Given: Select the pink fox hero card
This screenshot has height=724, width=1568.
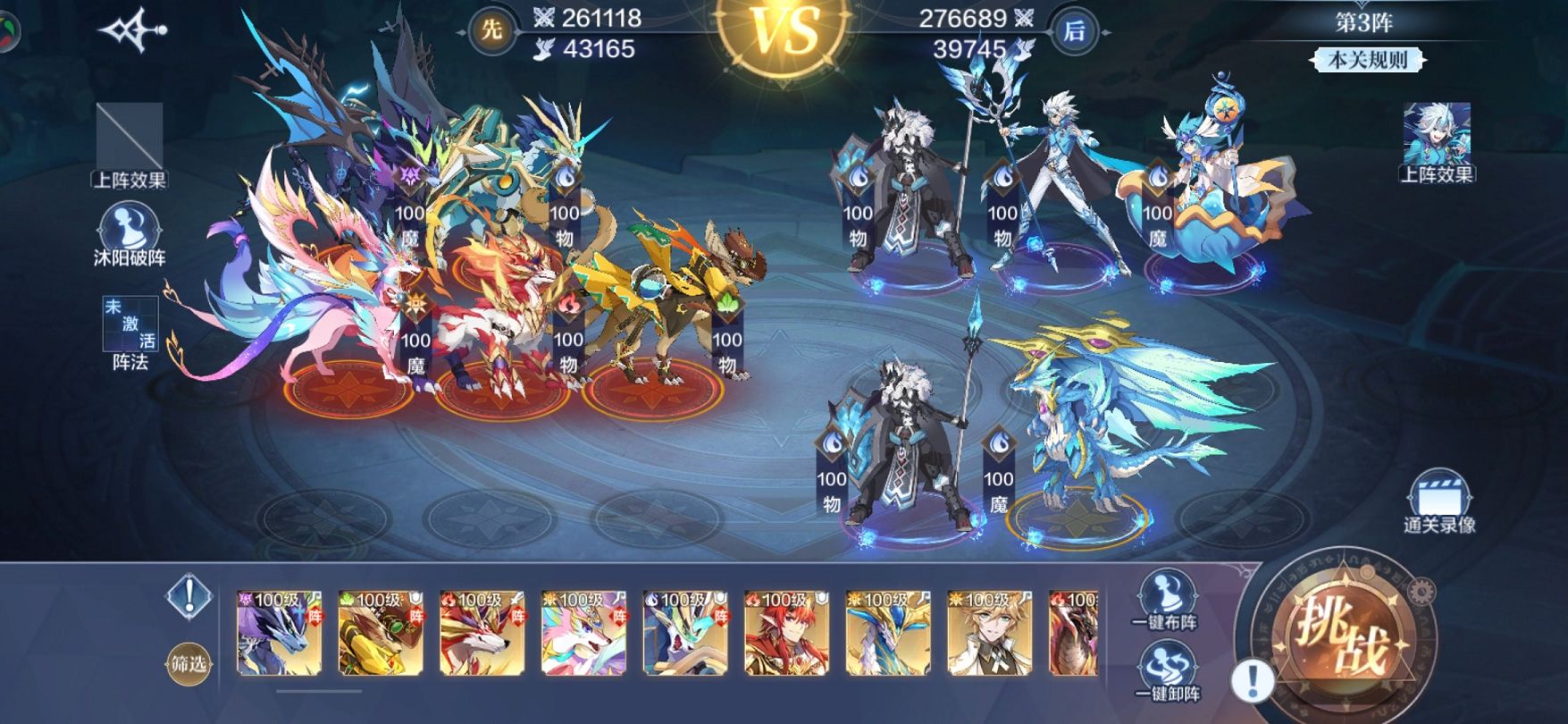Looking at the screenshot, I should pos(584,633).
